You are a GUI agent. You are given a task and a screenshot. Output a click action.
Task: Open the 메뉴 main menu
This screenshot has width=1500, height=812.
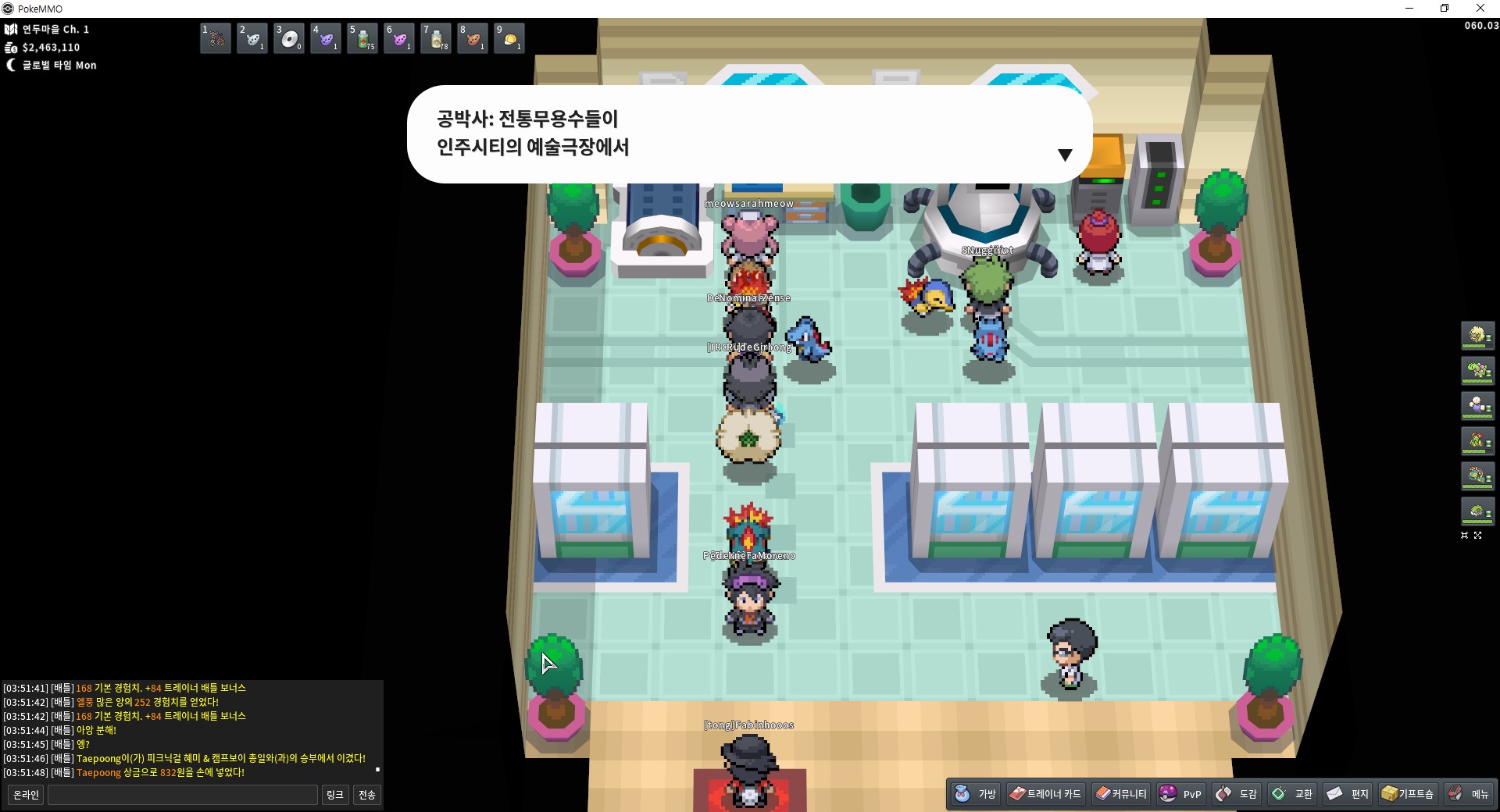1468,794
